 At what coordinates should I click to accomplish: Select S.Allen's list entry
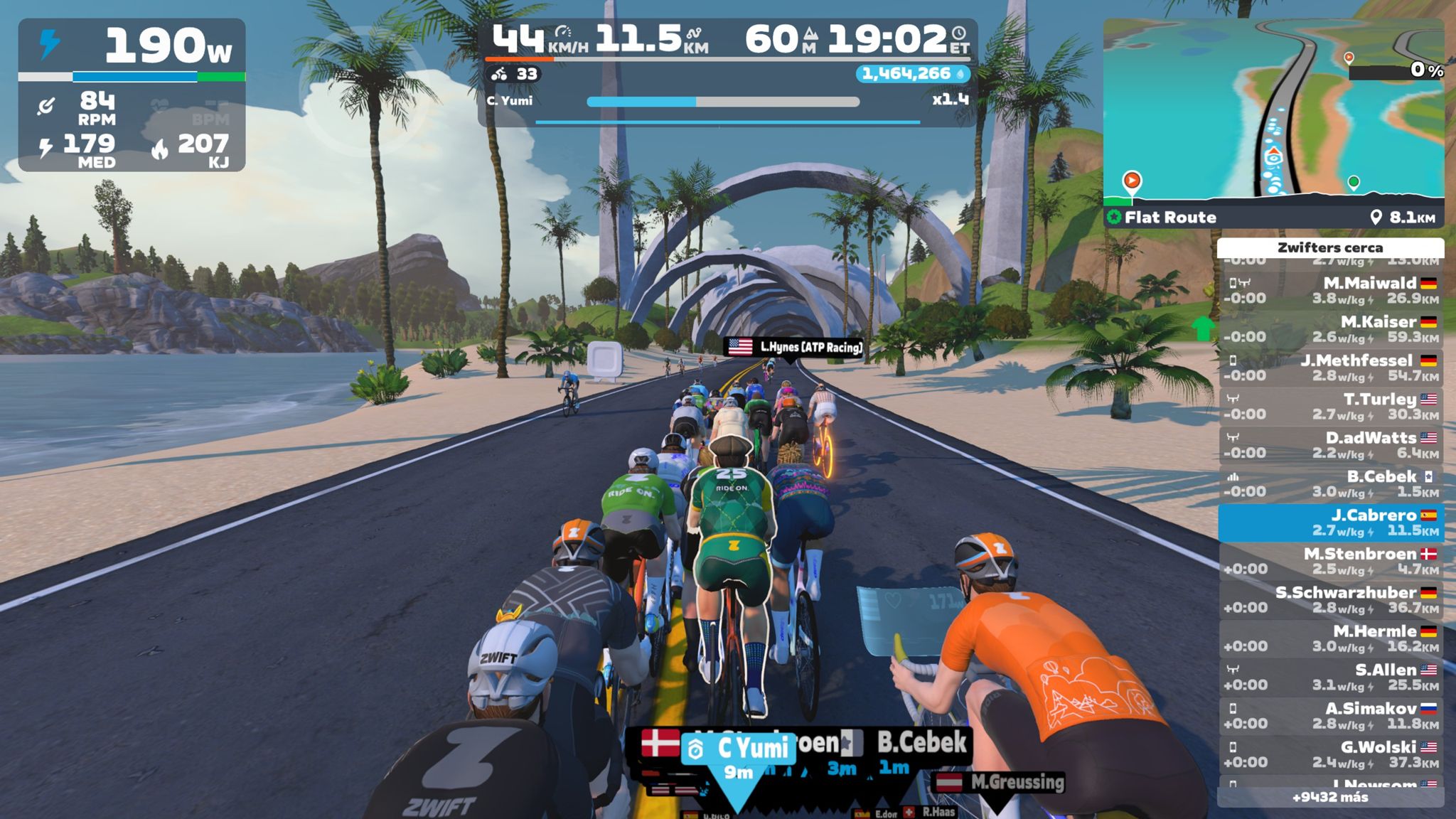pos(1331,677)
